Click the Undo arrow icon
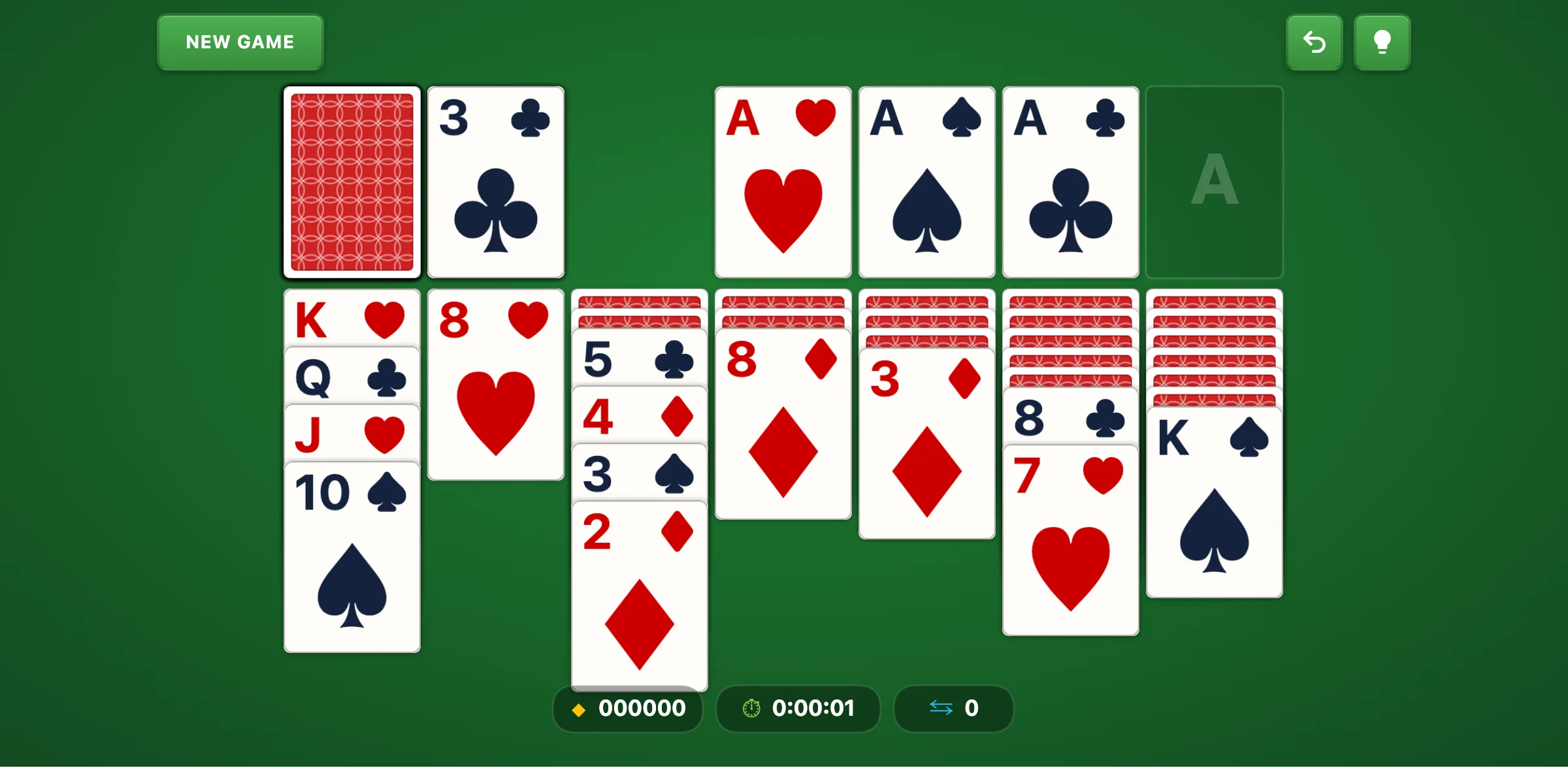 coord(1314,42)
